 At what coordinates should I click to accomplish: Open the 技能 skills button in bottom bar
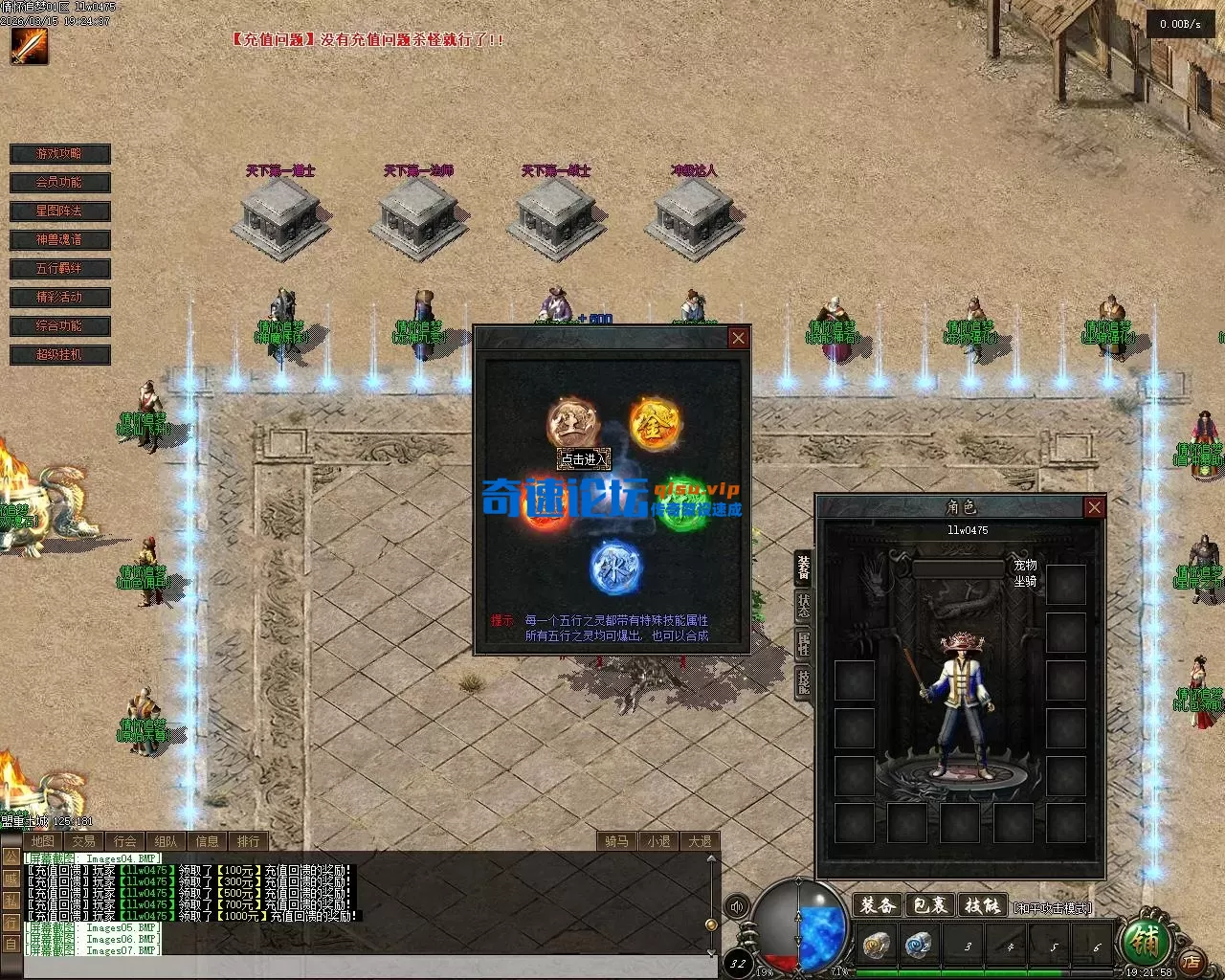tap(982, 905)
